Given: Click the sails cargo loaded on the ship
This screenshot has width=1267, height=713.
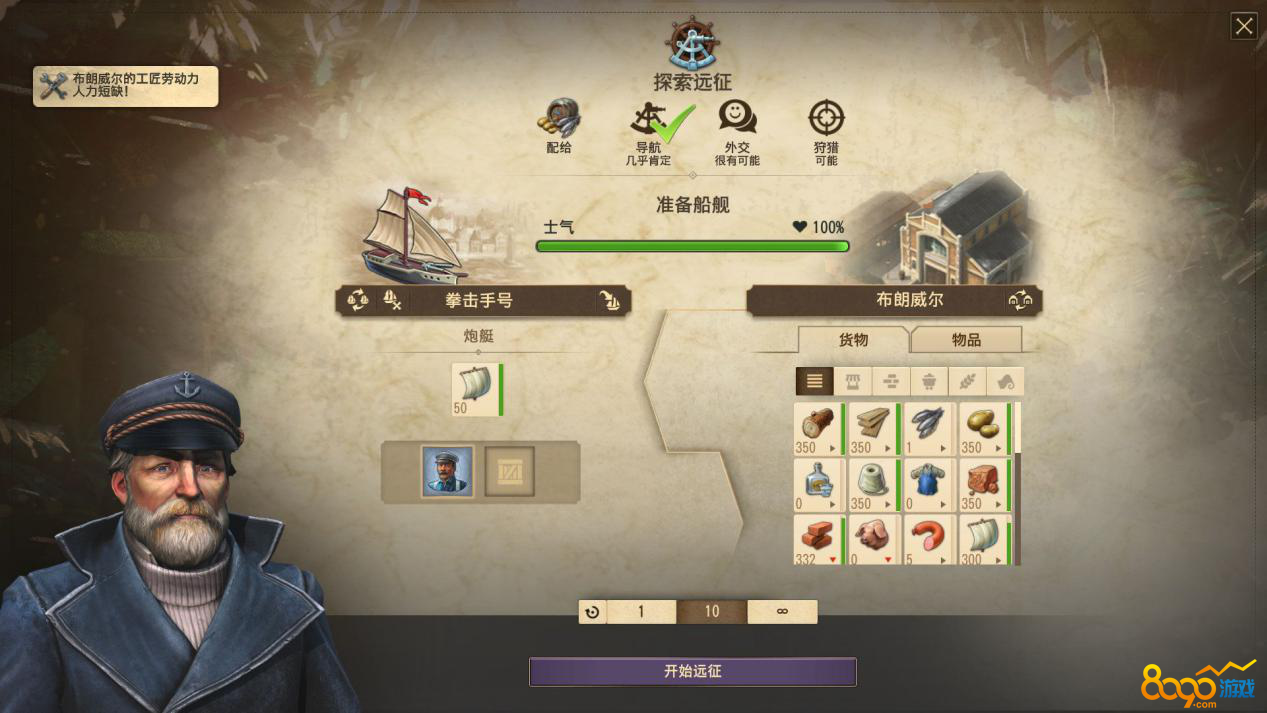Looking at the screenshot, I should point(475,389).
